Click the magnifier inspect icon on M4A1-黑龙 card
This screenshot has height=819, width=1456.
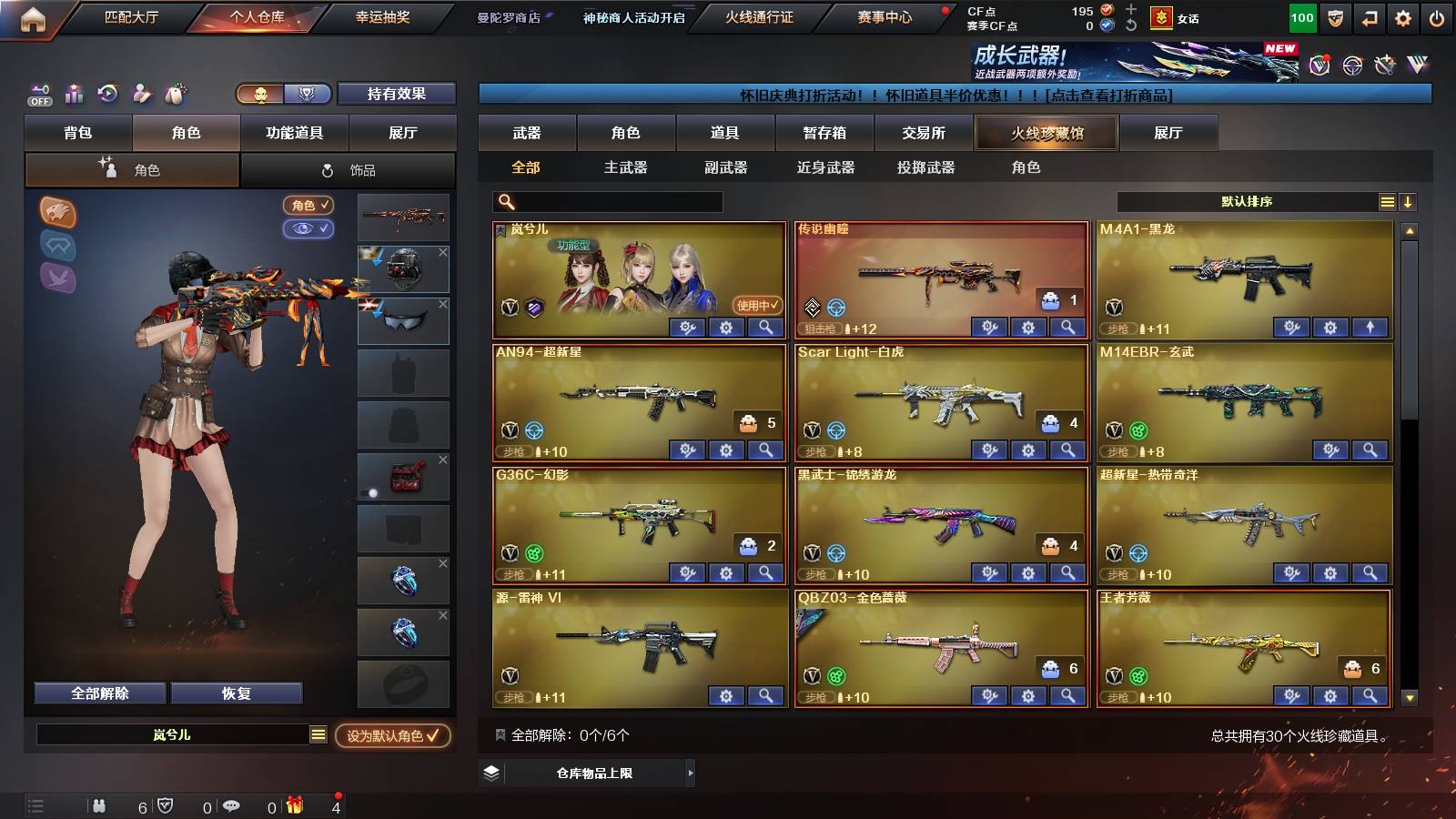click(1372, 326)
